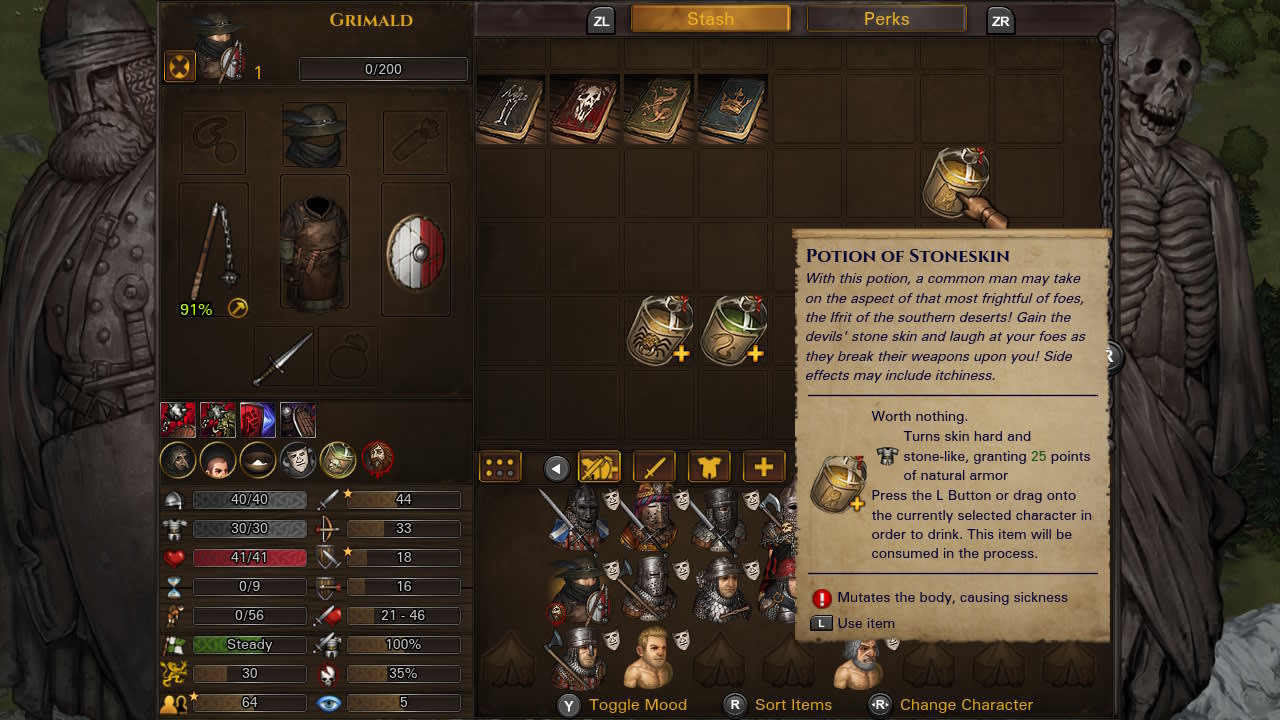The image size is (1280, 720).
Task: Select the first red injury icon under Grimald
Action: pos(178,420)
